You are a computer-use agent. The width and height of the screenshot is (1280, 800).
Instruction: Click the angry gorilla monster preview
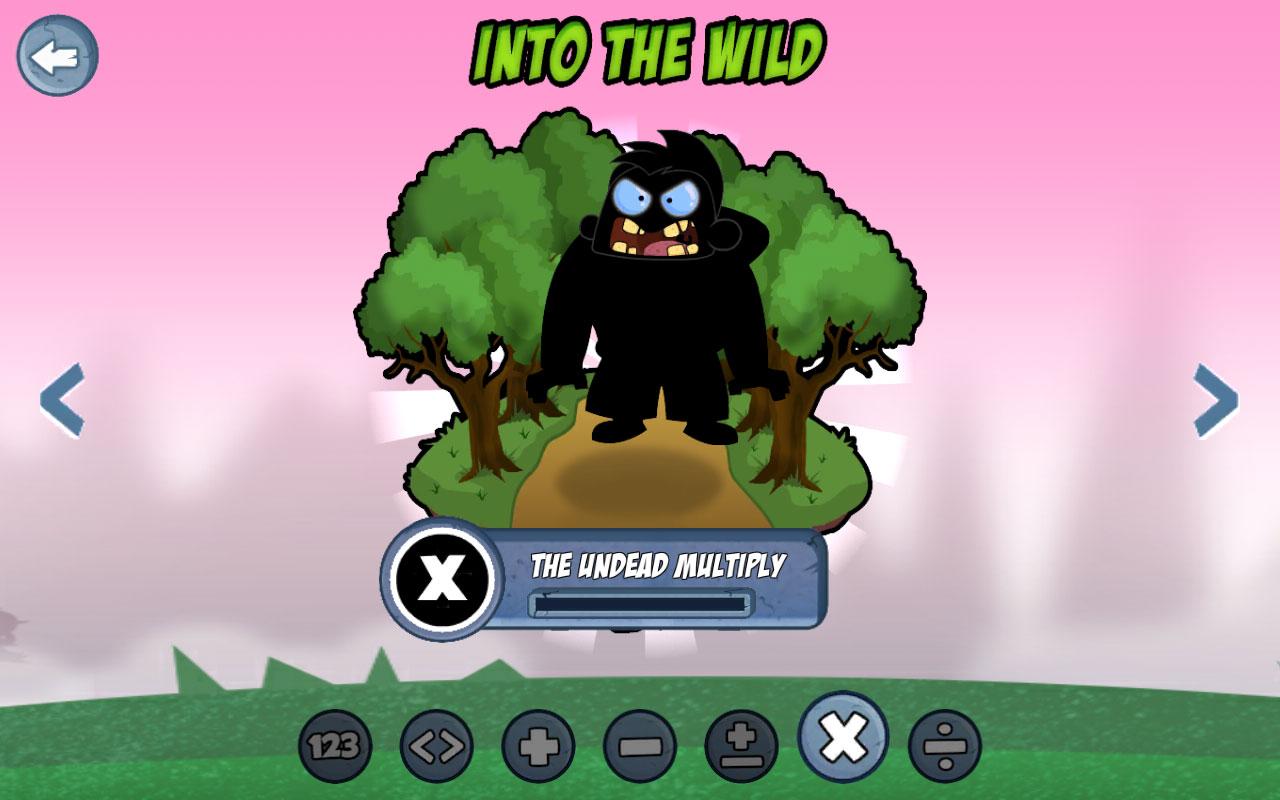(x=650, y=290)
